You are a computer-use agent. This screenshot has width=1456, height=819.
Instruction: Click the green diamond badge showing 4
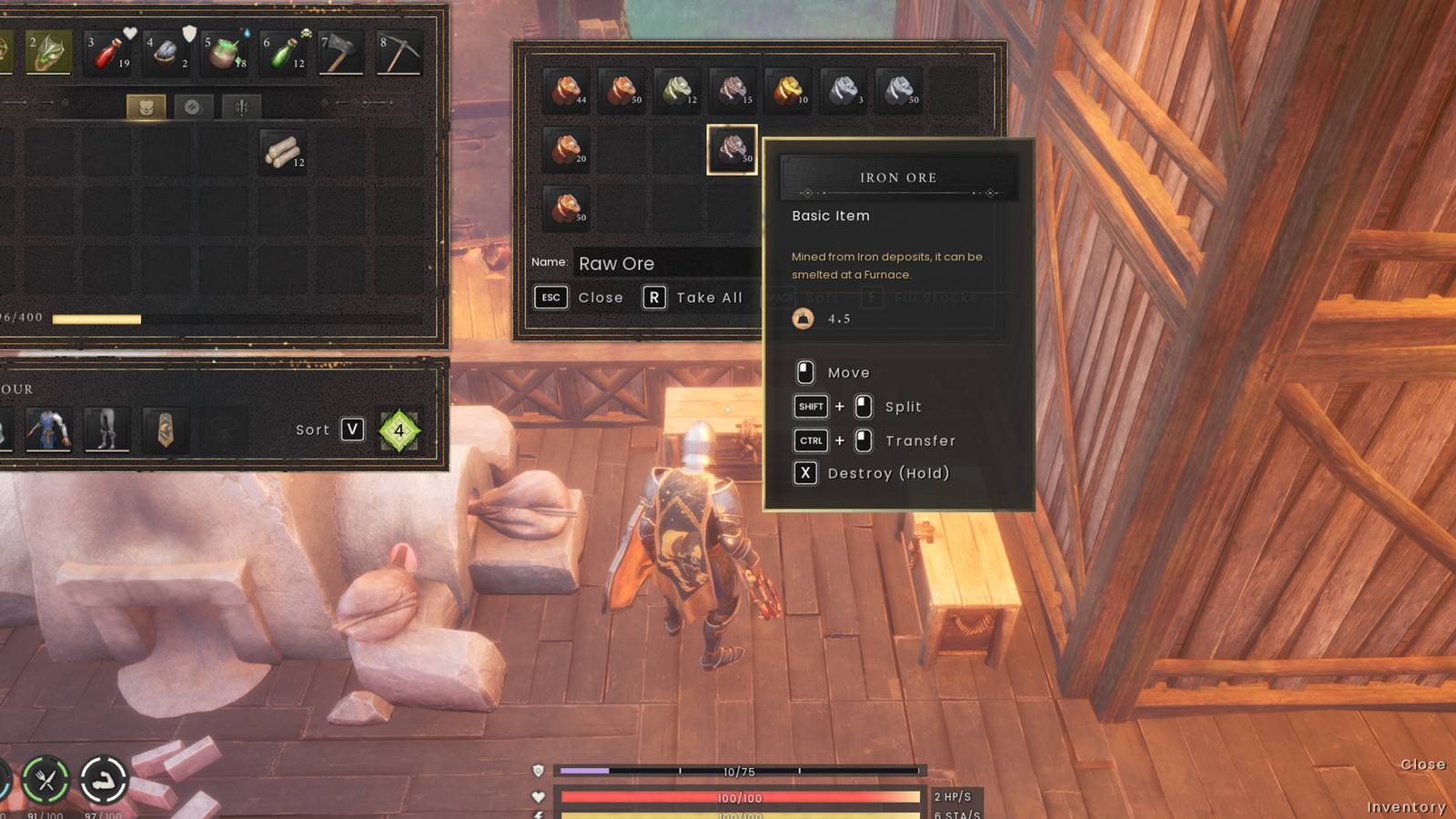tap(399, 430)
